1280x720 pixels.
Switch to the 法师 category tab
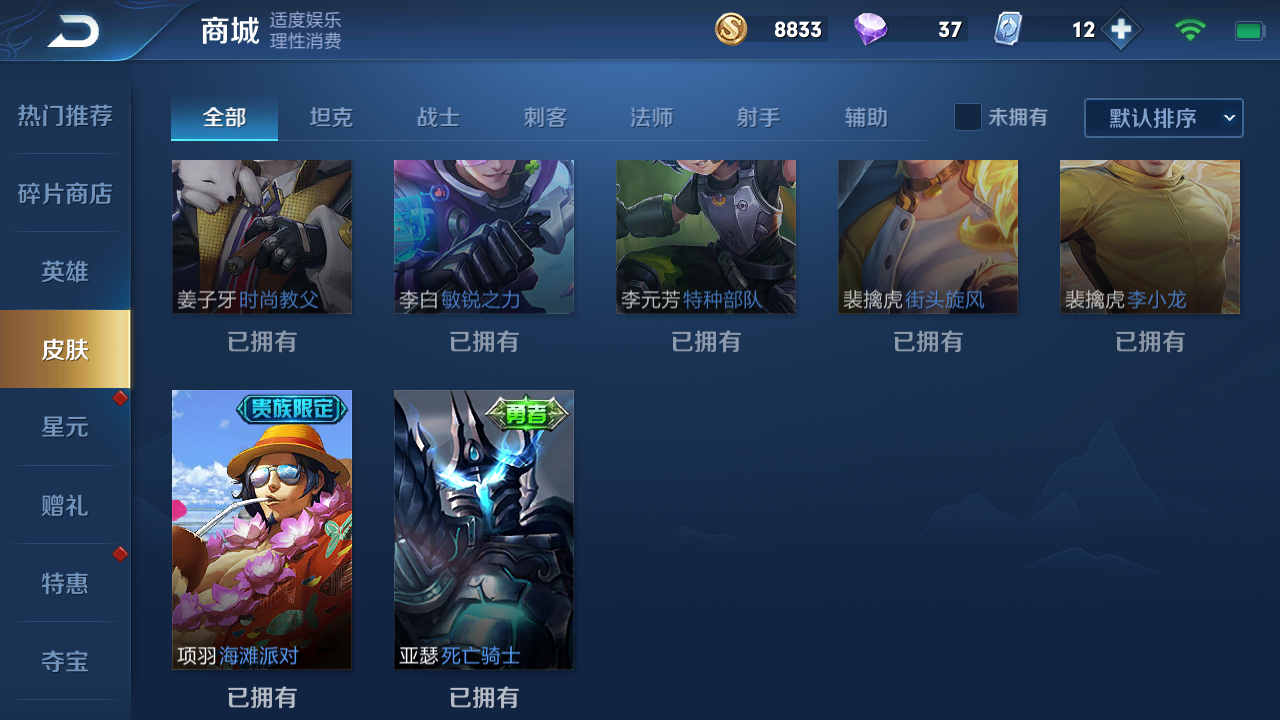pos(652,117)
